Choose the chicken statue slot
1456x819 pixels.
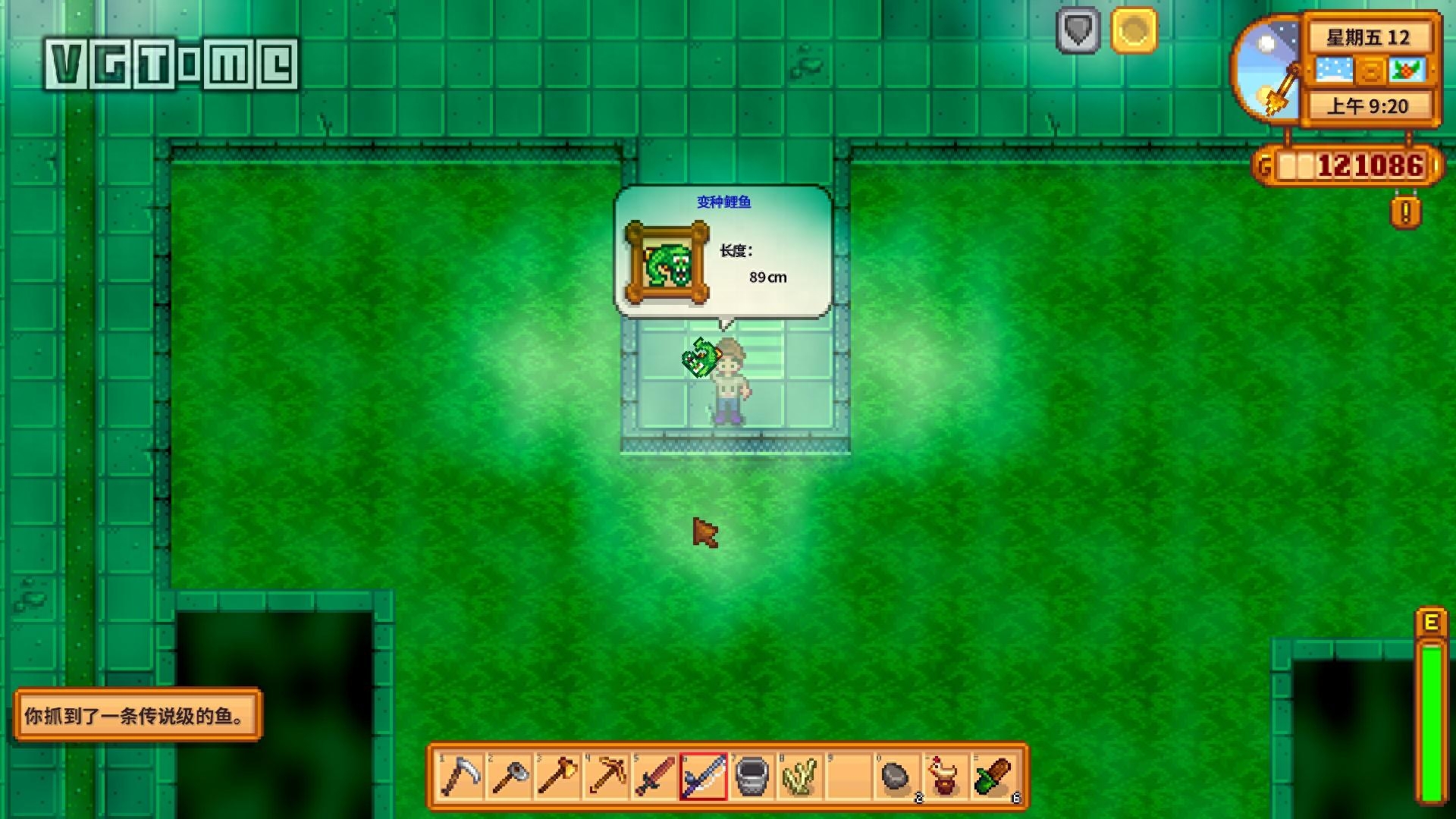click(x=946, y=777)
